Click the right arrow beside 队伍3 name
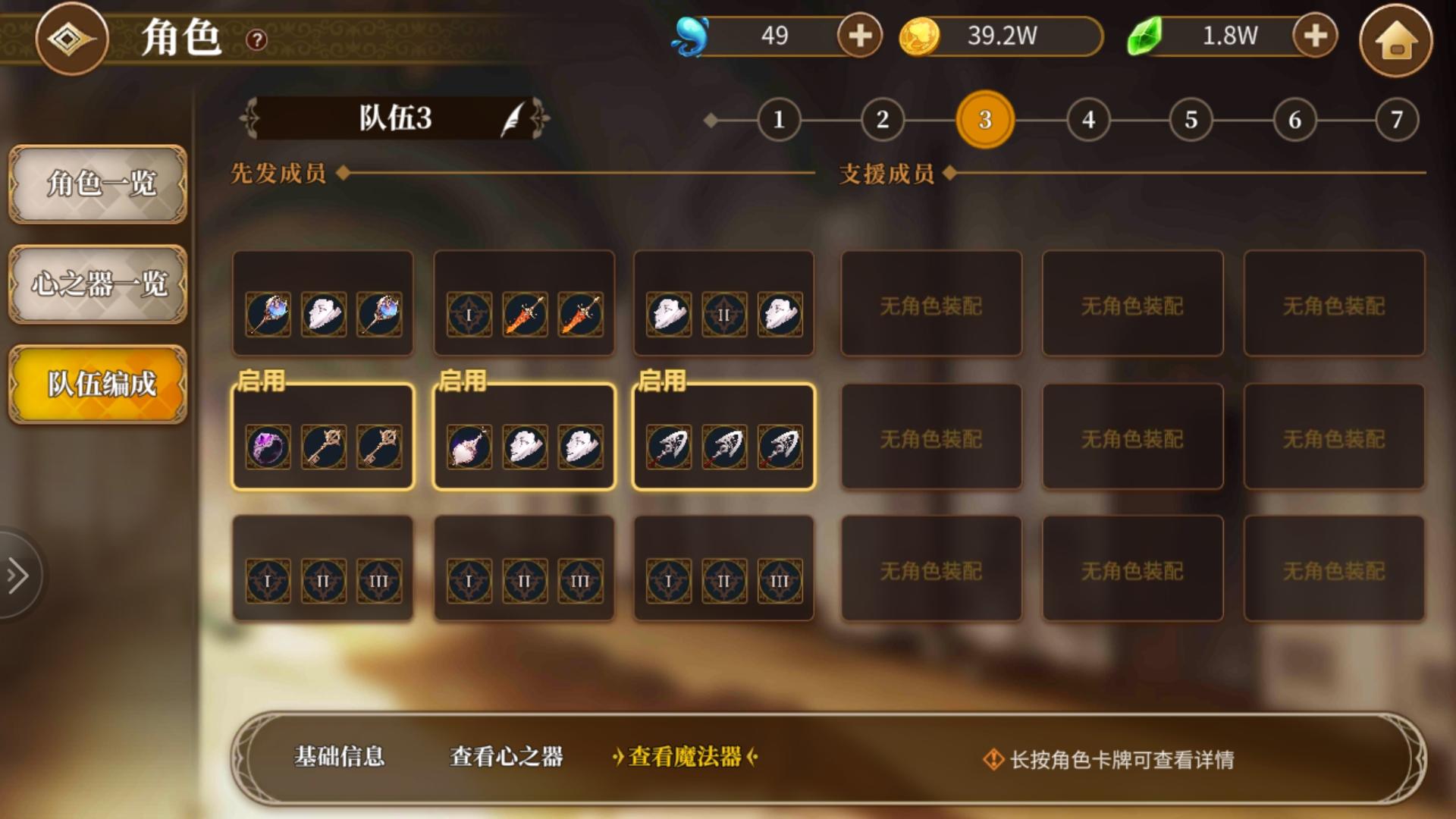This screenshot has width=1456, height=819. (x=541, y=119)
